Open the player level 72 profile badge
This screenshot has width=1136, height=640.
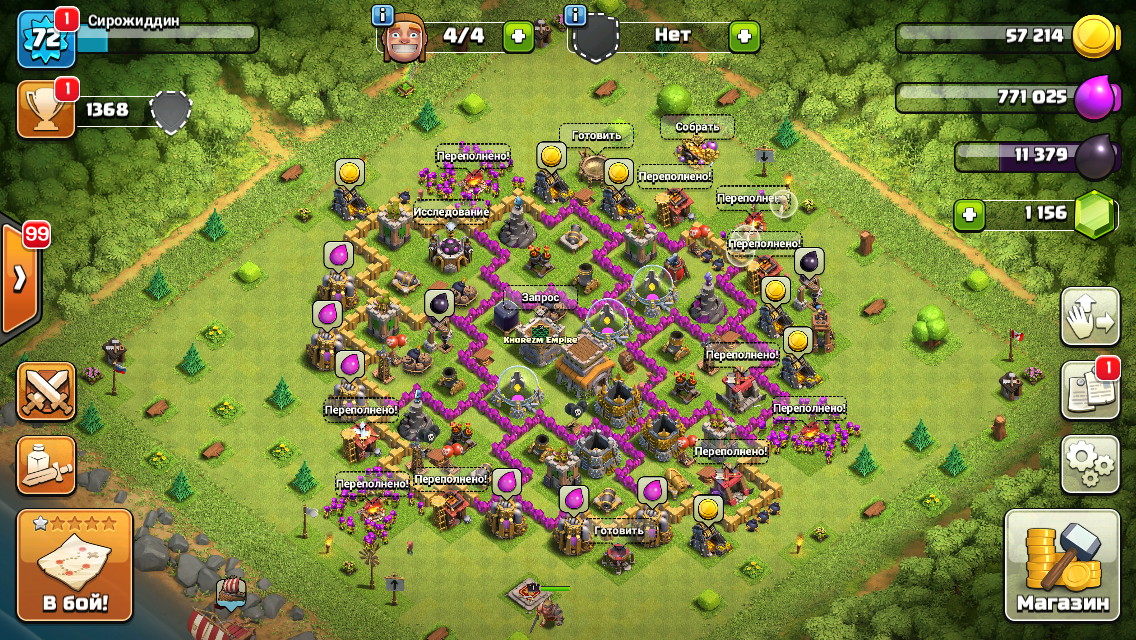[46, 40]
